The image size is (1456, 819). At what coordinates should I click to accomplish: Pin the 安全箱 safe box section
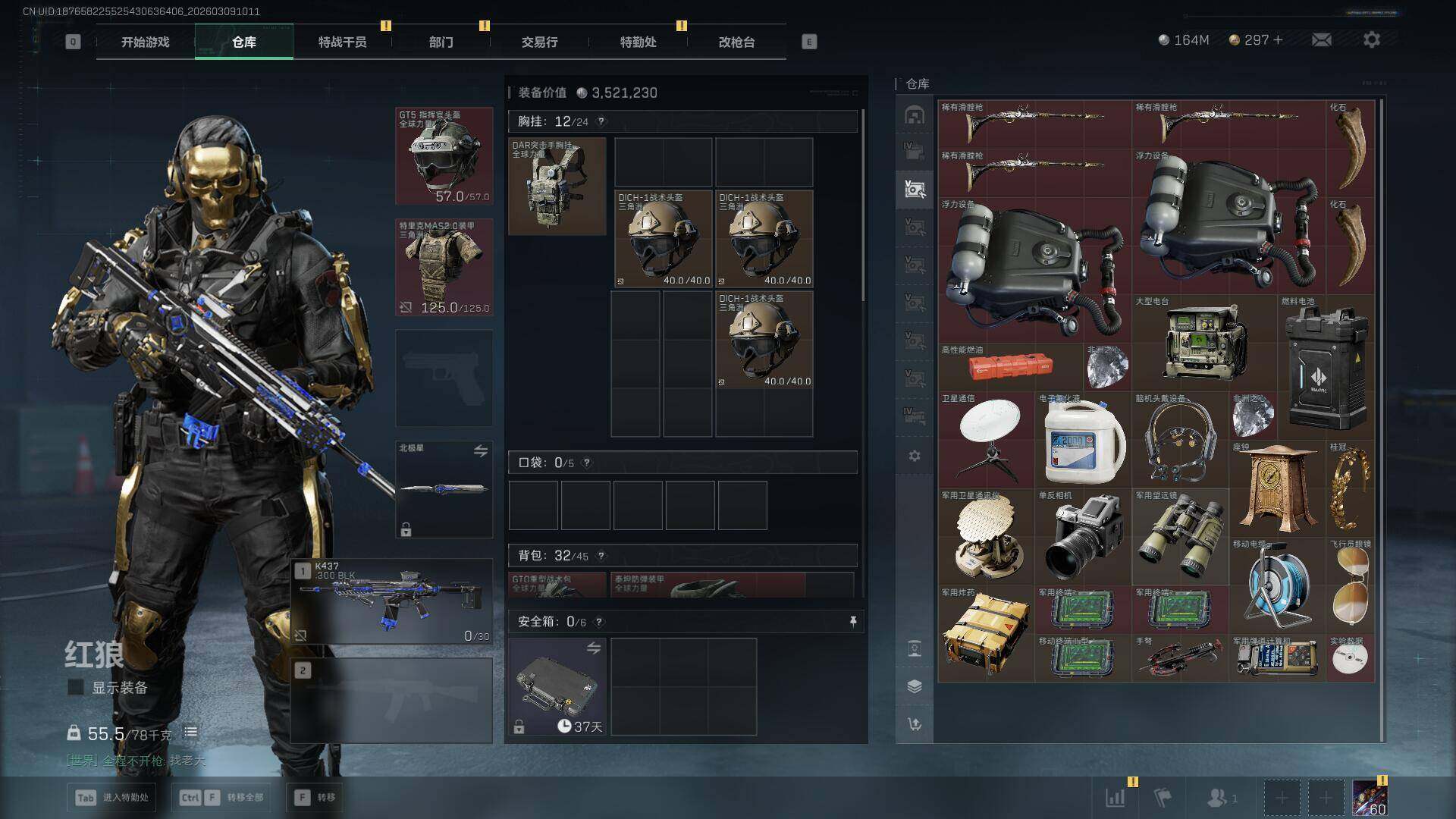853,622
